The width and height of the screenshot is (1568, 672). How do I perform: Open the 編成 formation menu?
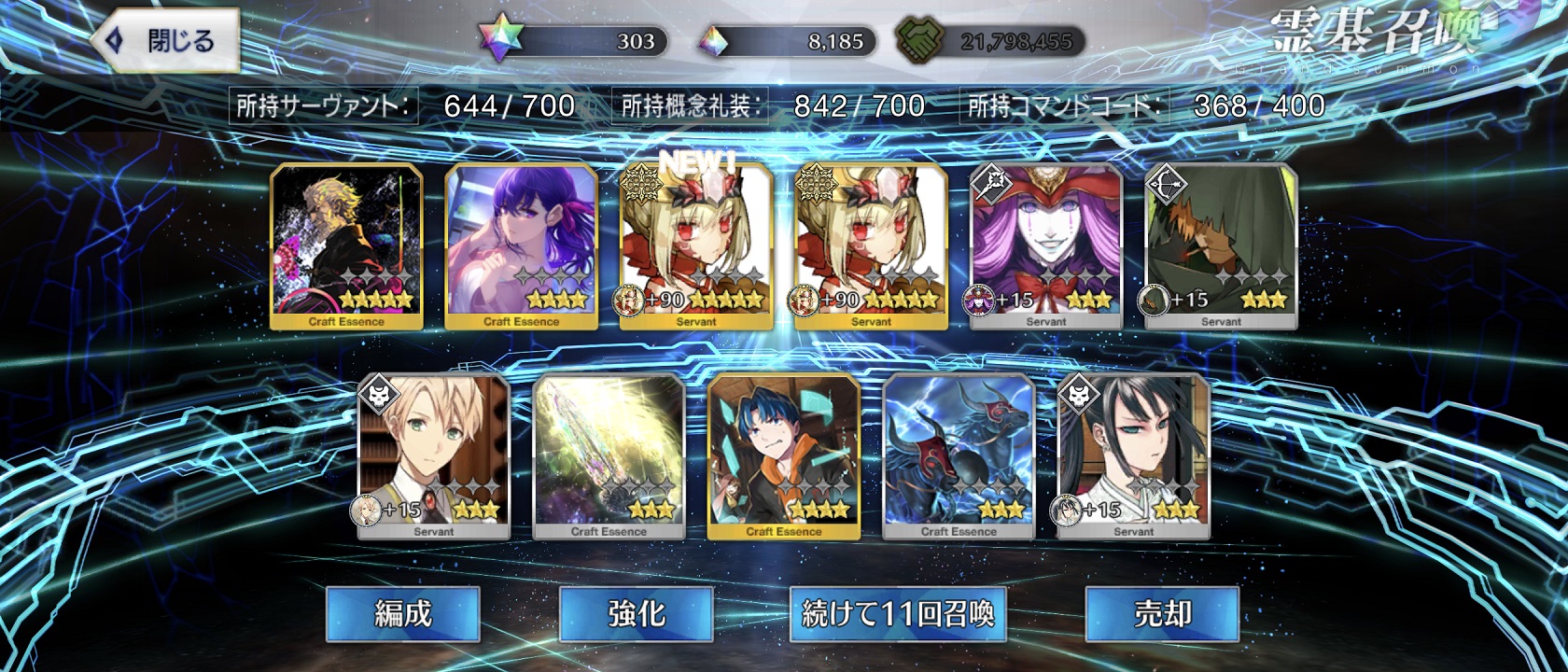pos(402,613)
